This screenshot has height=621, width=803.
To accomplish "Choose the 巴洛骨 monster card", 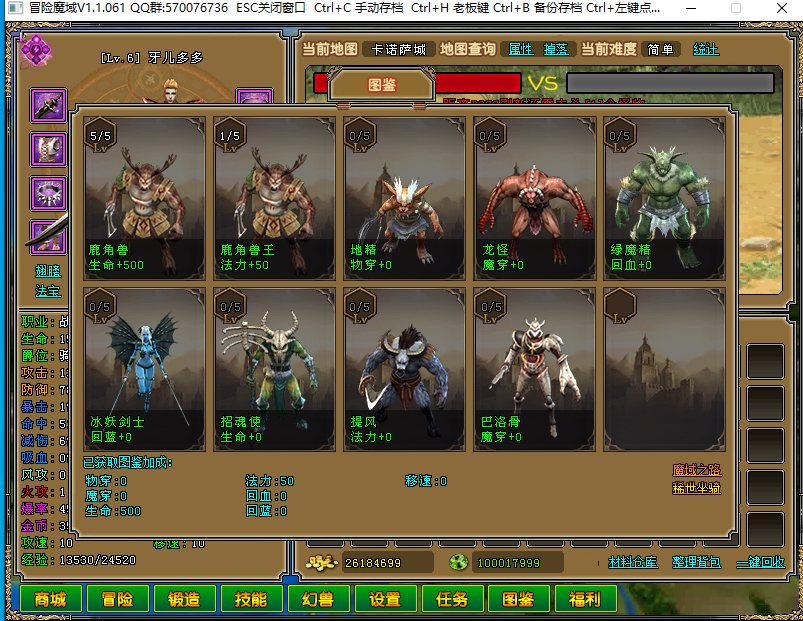I will [x=535, y=367].
